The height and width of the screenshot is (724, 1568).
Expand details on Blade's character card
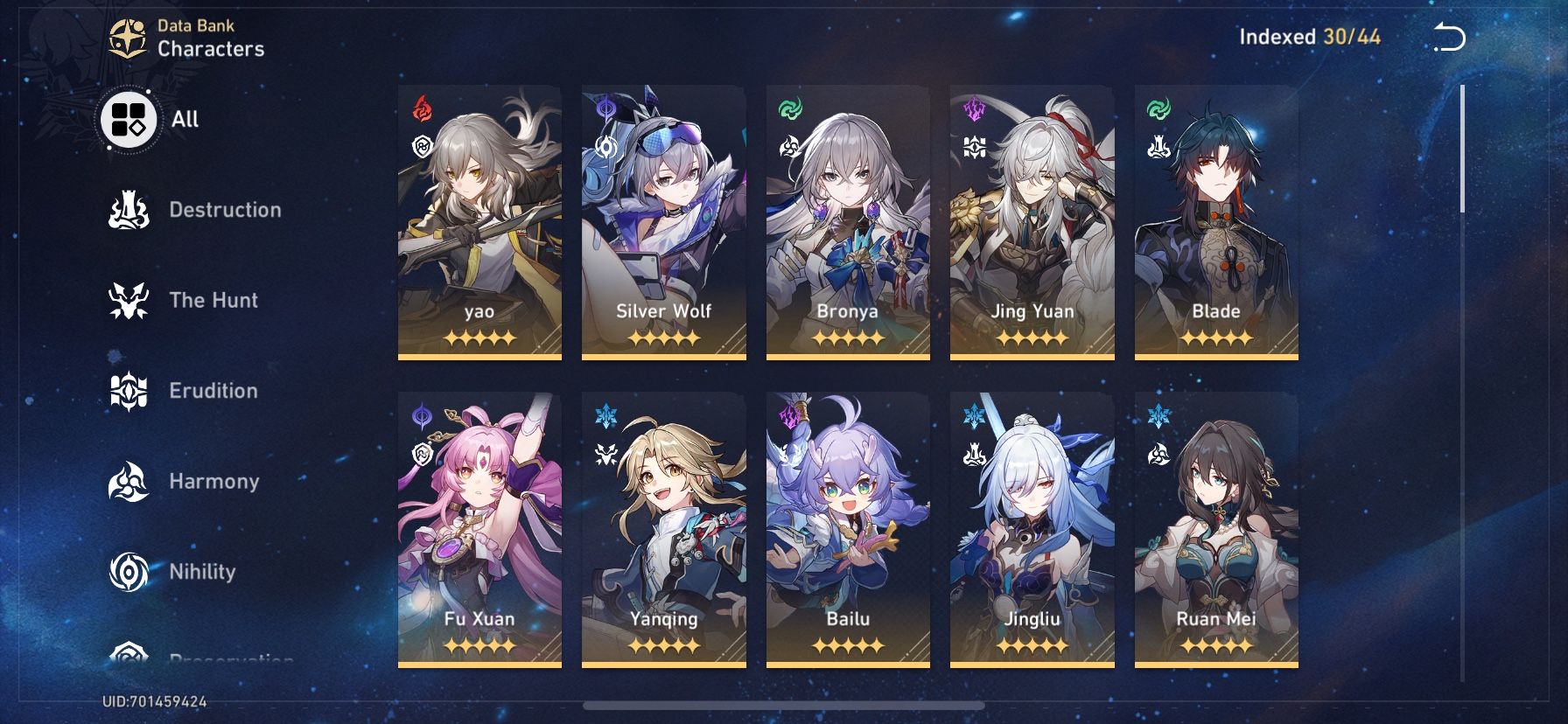pos(1215,219)
